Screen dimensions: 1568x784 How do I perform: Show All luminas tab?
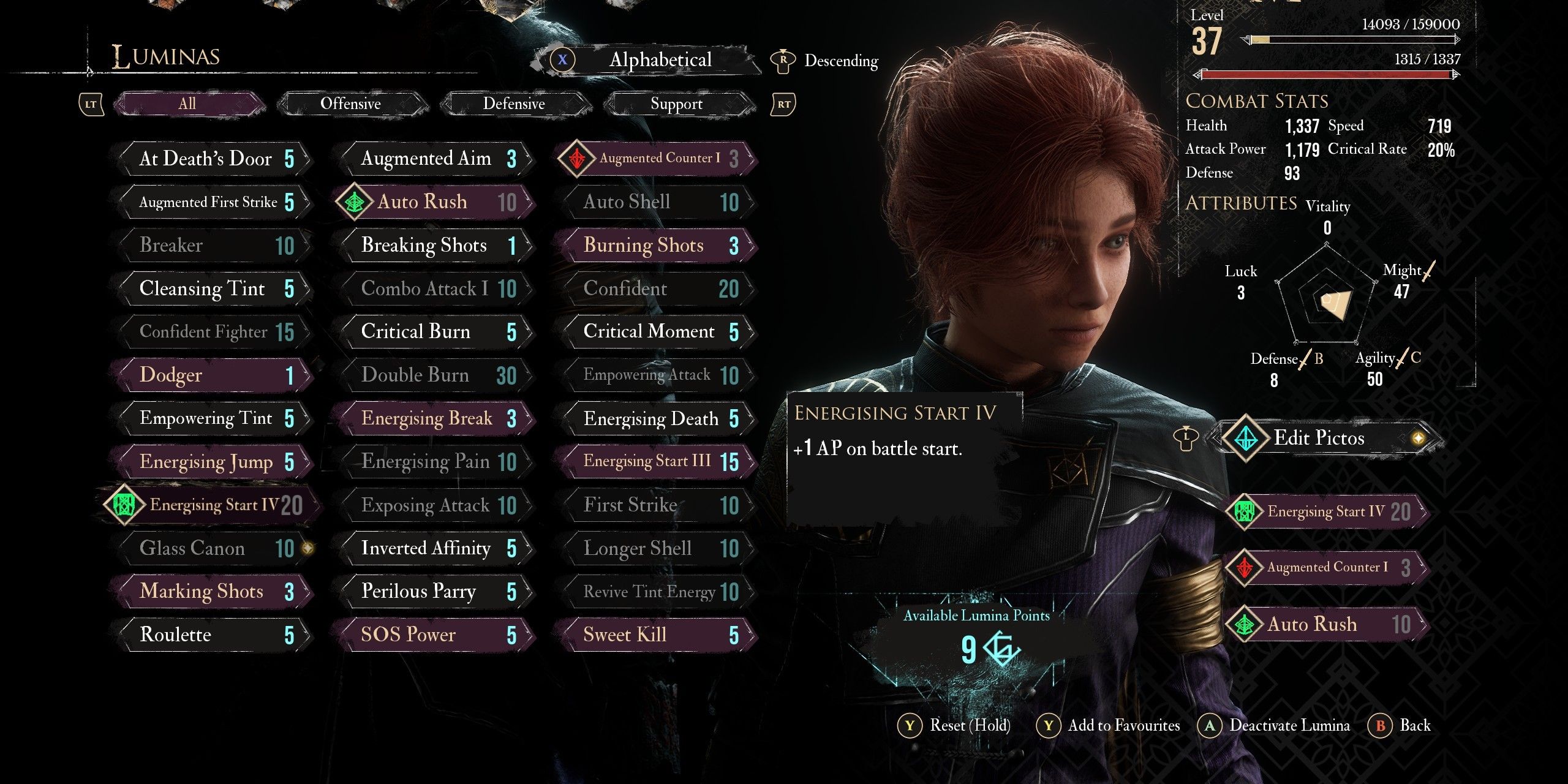(187, 104)
